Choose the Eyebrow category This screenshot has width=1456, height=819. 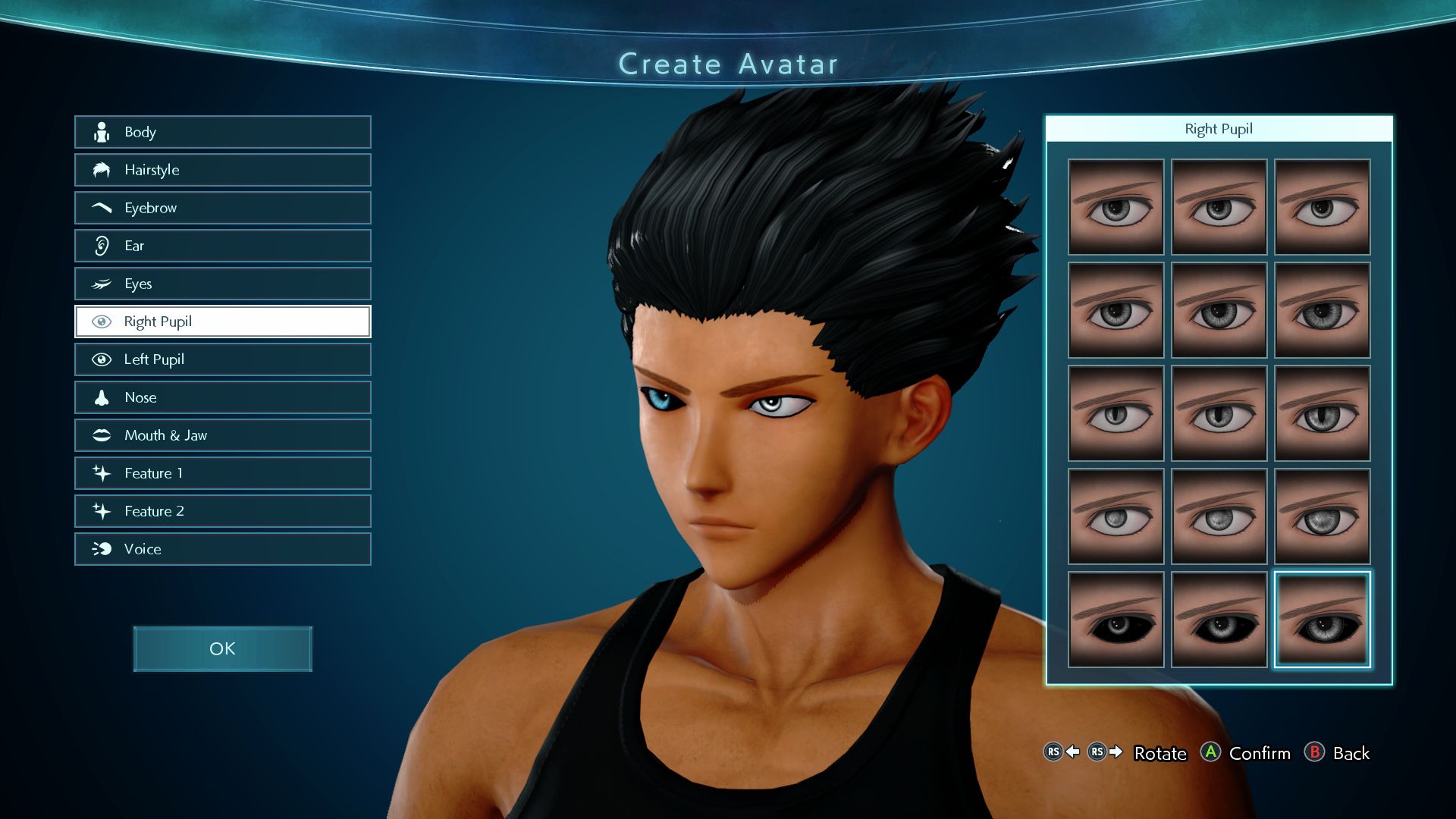click(x=222, y=208)
